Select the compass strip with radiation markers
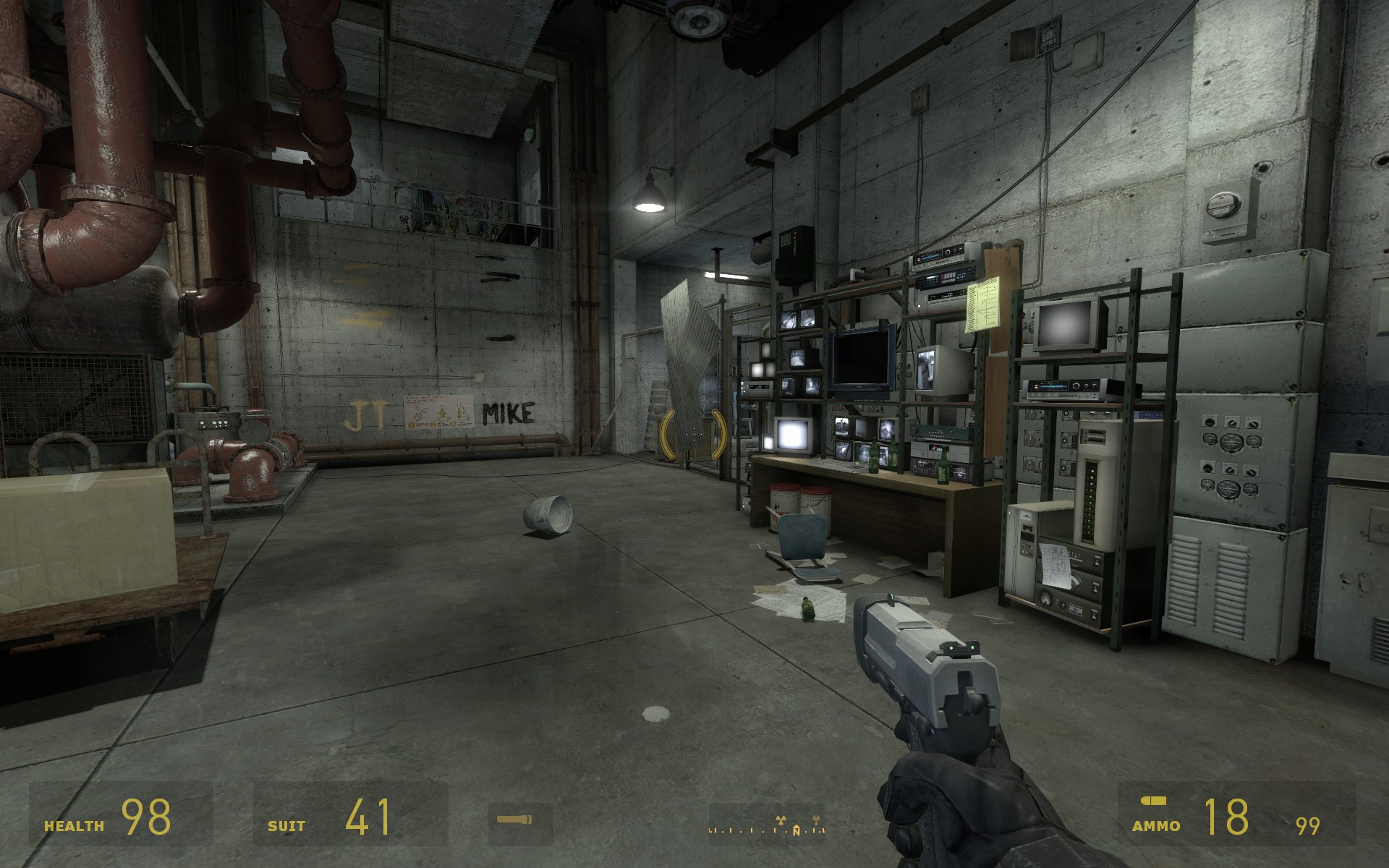This screenshot has height=868, width=1389. tap(767, 825)
